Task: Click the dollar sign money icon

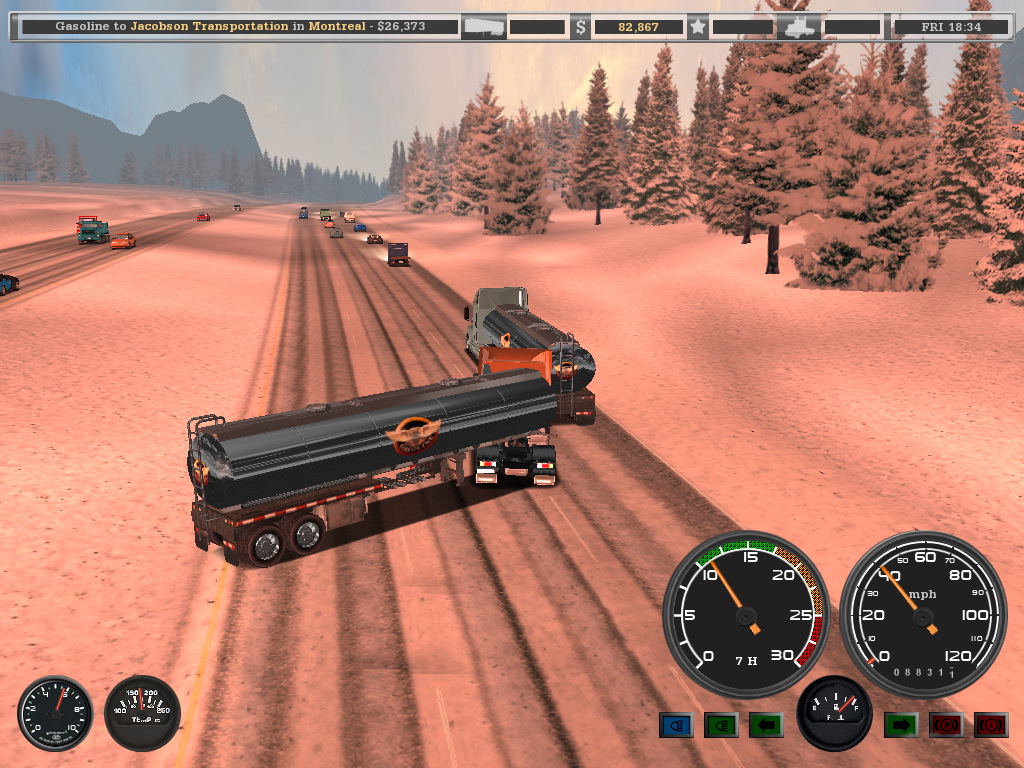Action: tap(580, 27)
